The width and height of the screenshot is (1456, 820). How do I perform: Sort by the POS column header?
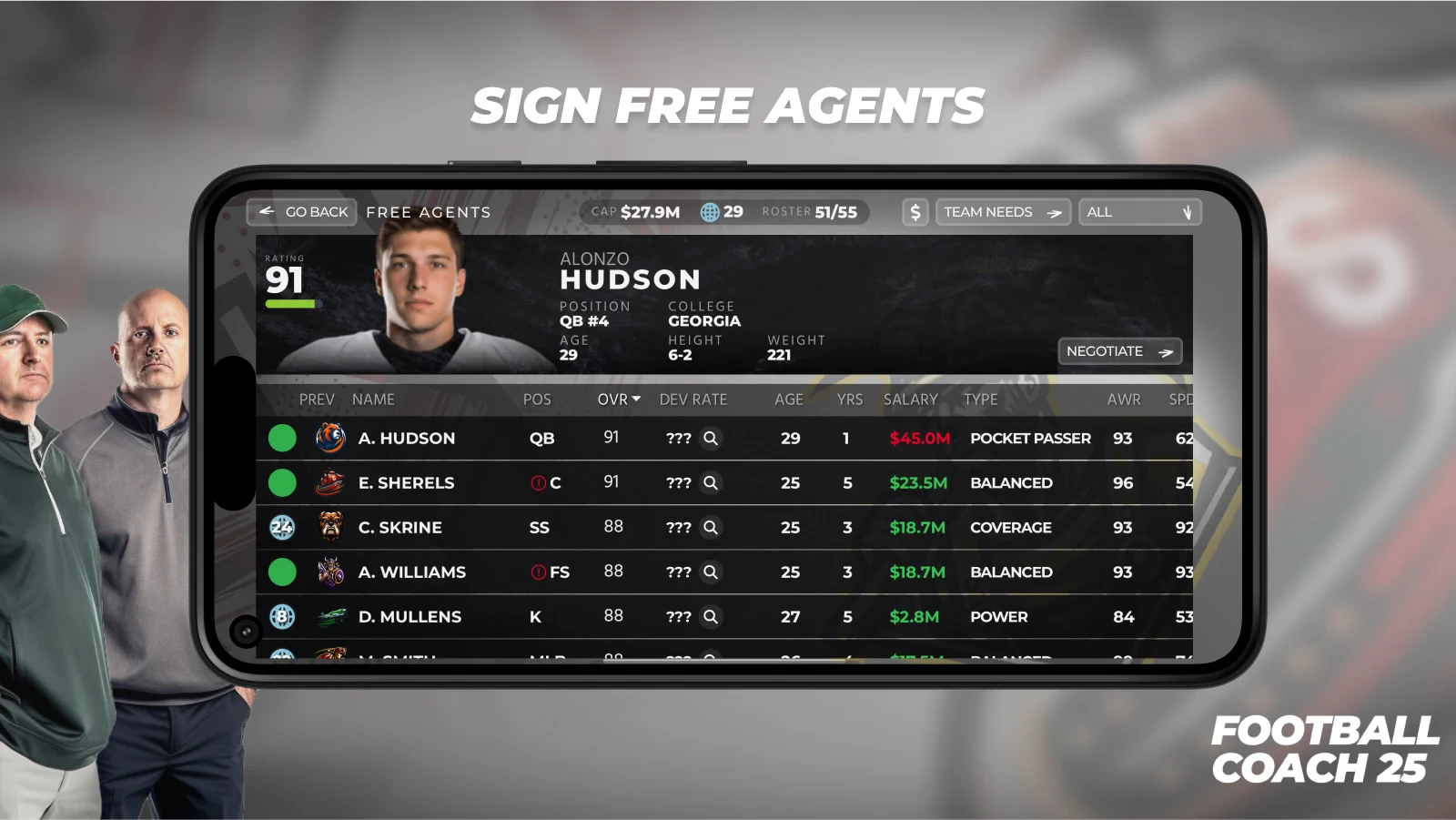536,400
